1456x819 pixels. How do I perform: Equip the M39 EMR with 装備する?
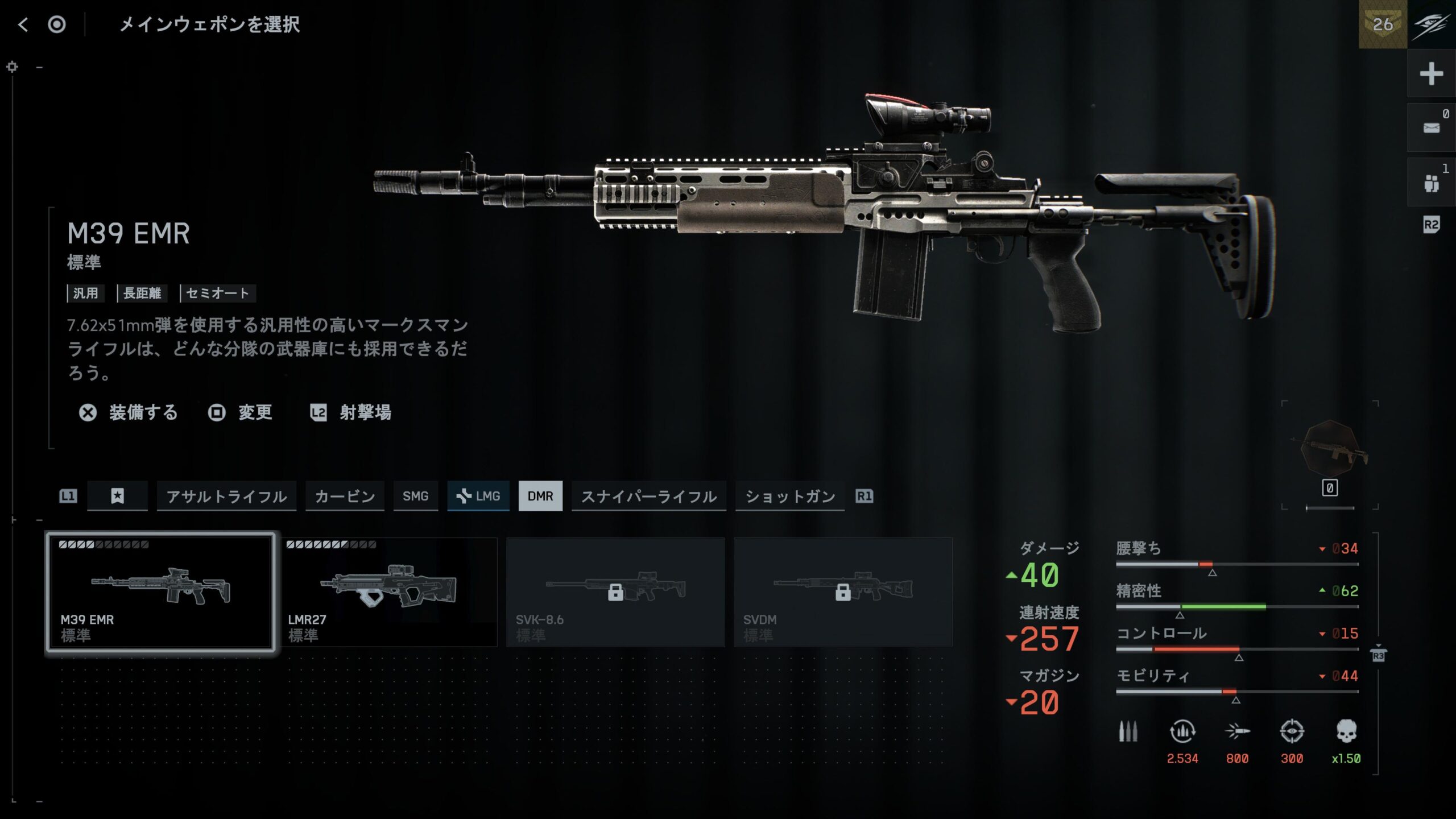click(129, 412)
